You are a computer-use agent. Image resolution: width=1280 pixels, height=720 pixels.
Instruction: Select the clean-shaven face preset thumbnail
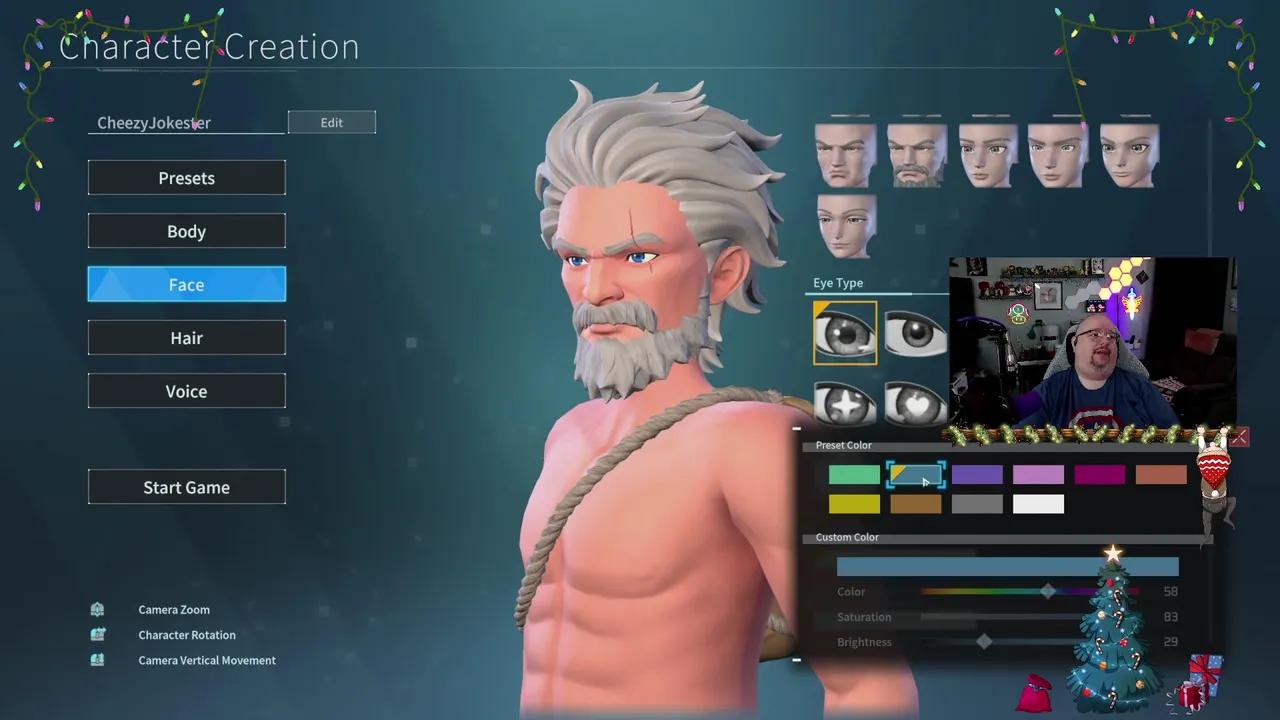coord(845,155)
